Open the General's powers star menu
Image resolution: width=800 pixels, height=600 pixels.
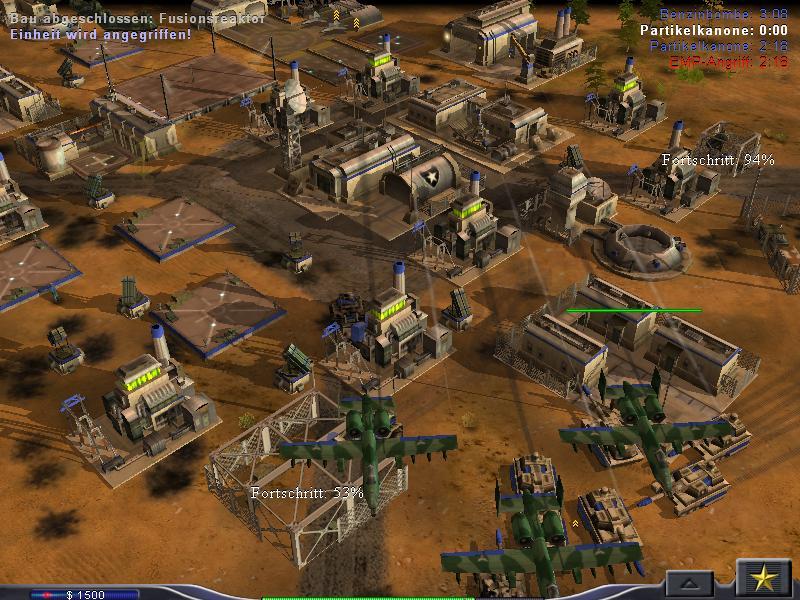click(x=764, y=579)
